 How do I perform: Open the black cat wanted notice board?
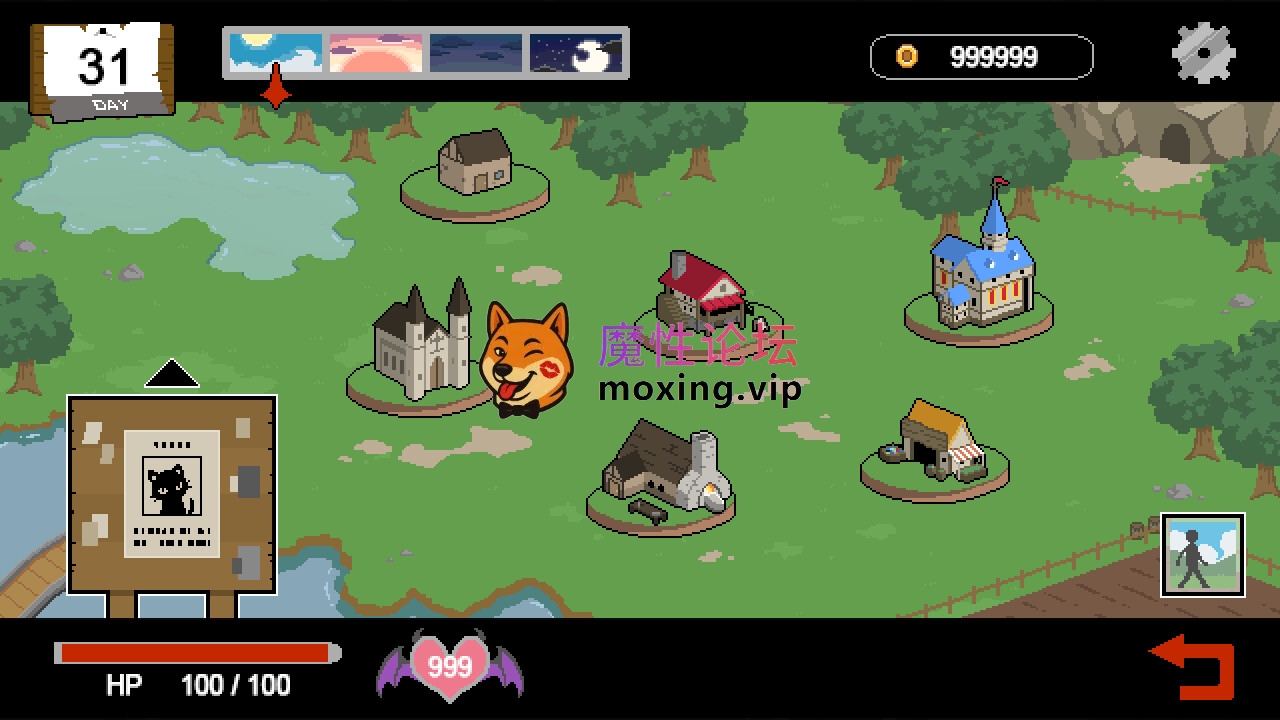pyautogui.click(x=172, y=494)
